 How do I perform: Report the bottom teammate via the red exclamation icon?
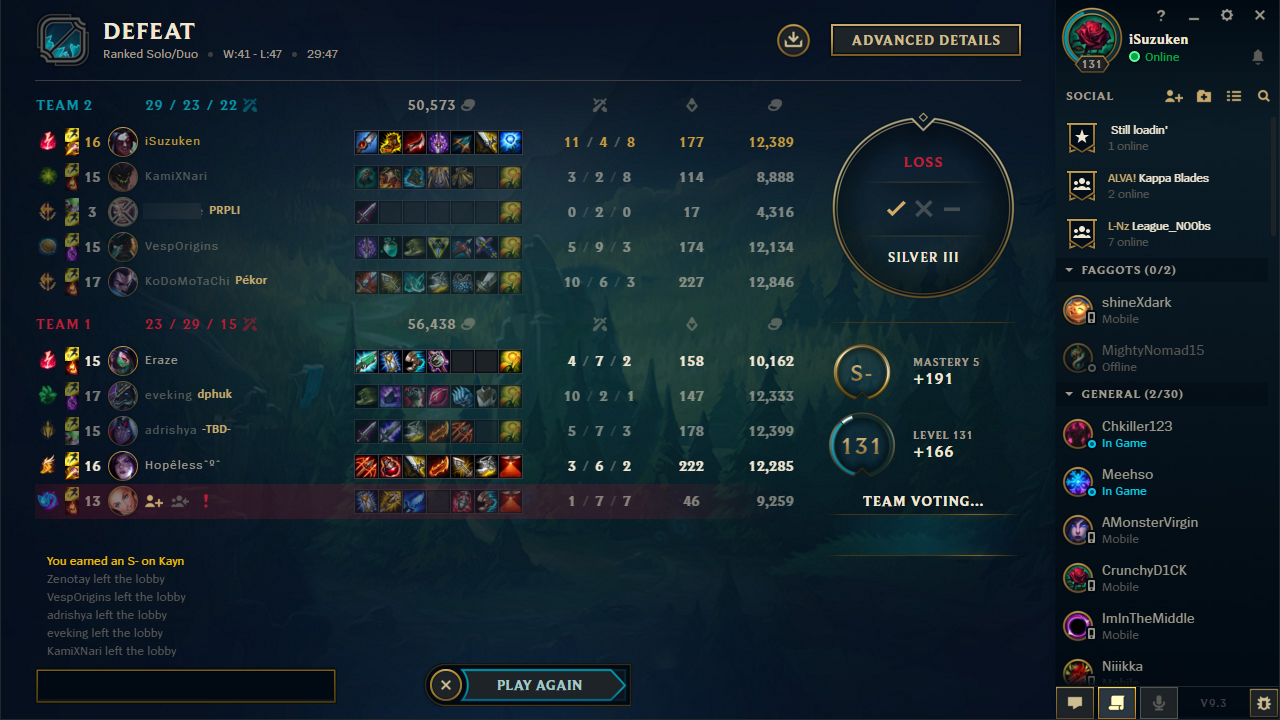point(206,500)
